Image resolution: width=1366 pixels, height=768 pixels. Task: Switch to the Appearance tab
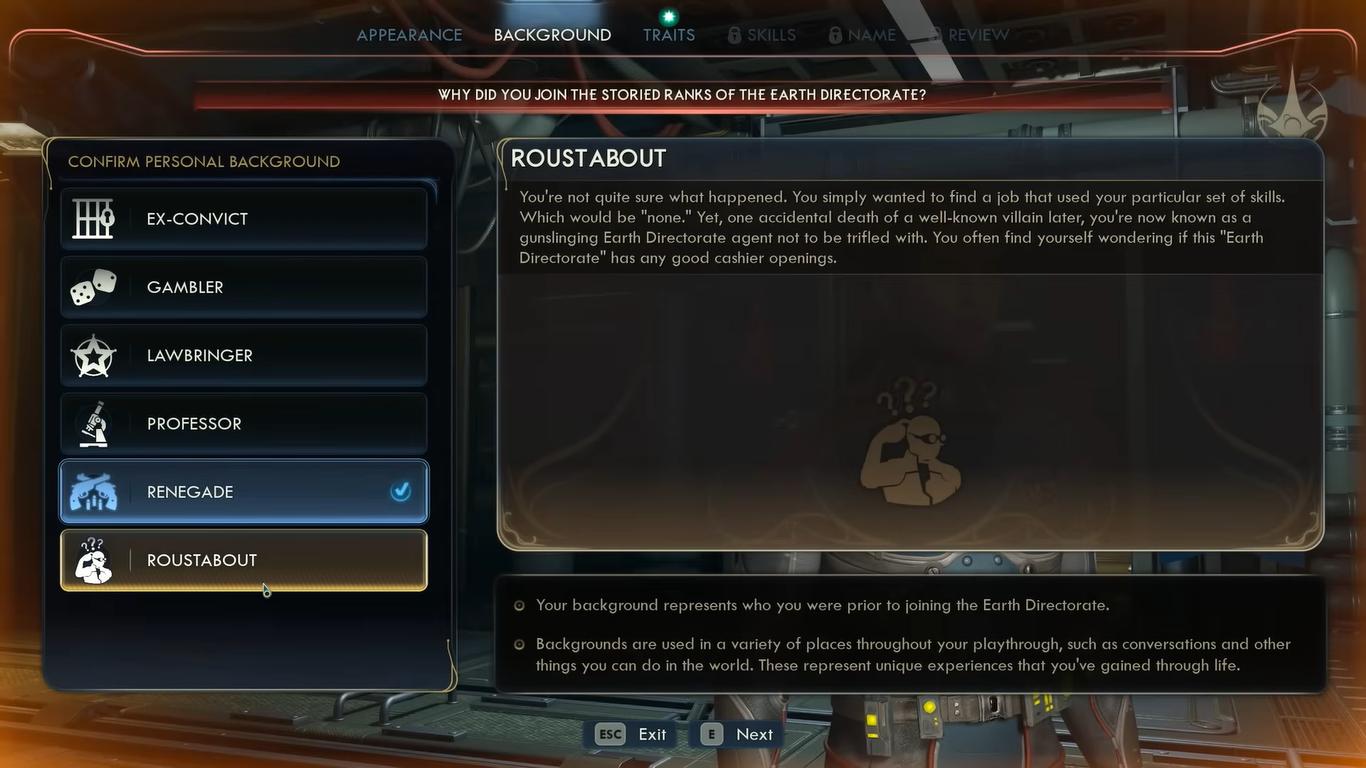point(409,35)
